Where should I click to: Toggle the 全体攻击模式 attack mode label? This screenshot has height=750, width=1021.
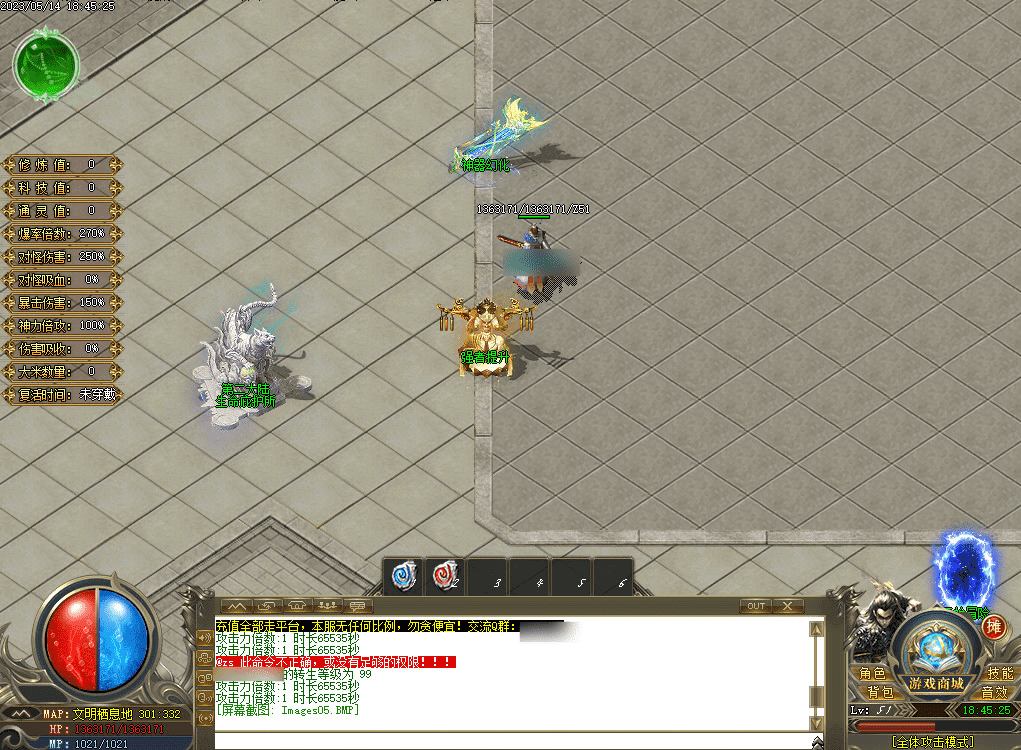(x=933, y=742)
